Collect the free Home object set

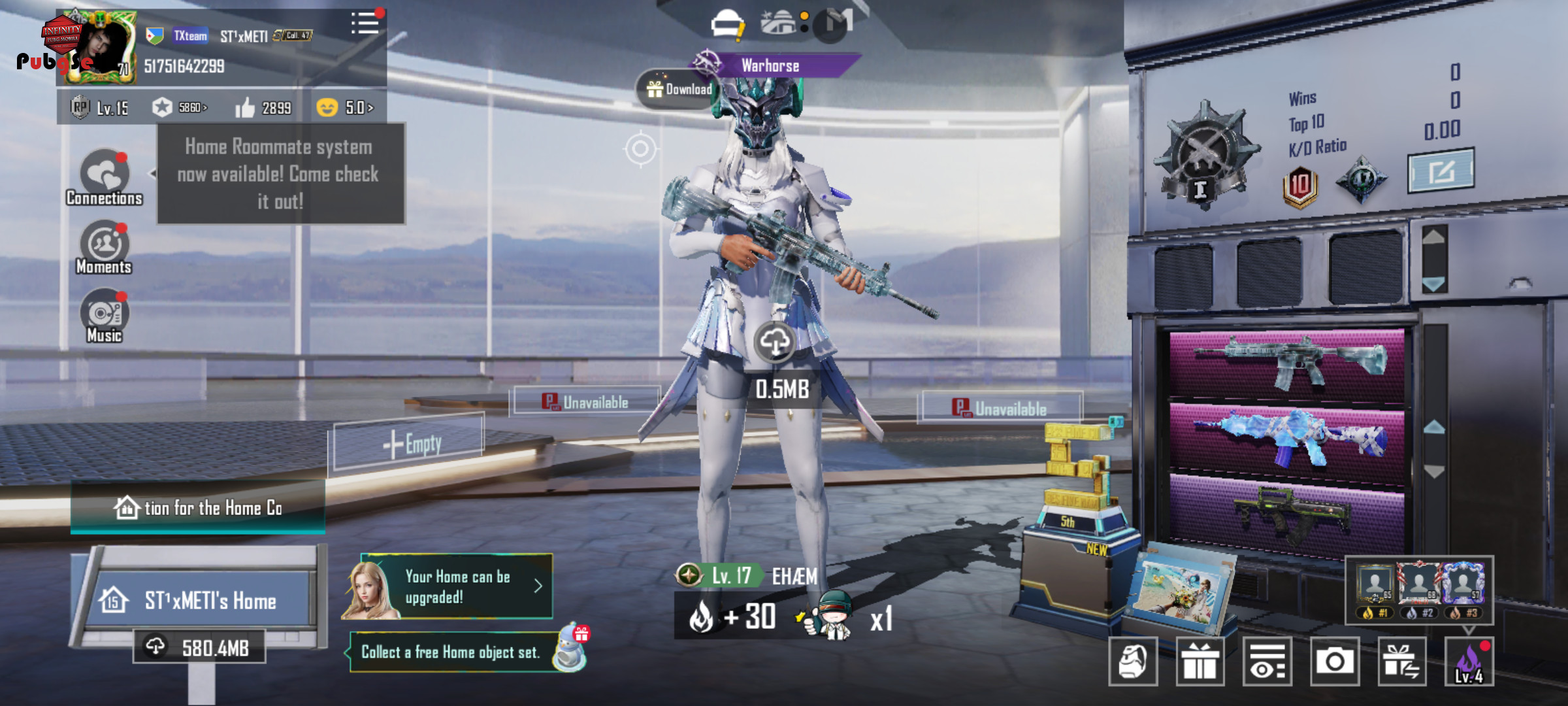tap(457, 652)
